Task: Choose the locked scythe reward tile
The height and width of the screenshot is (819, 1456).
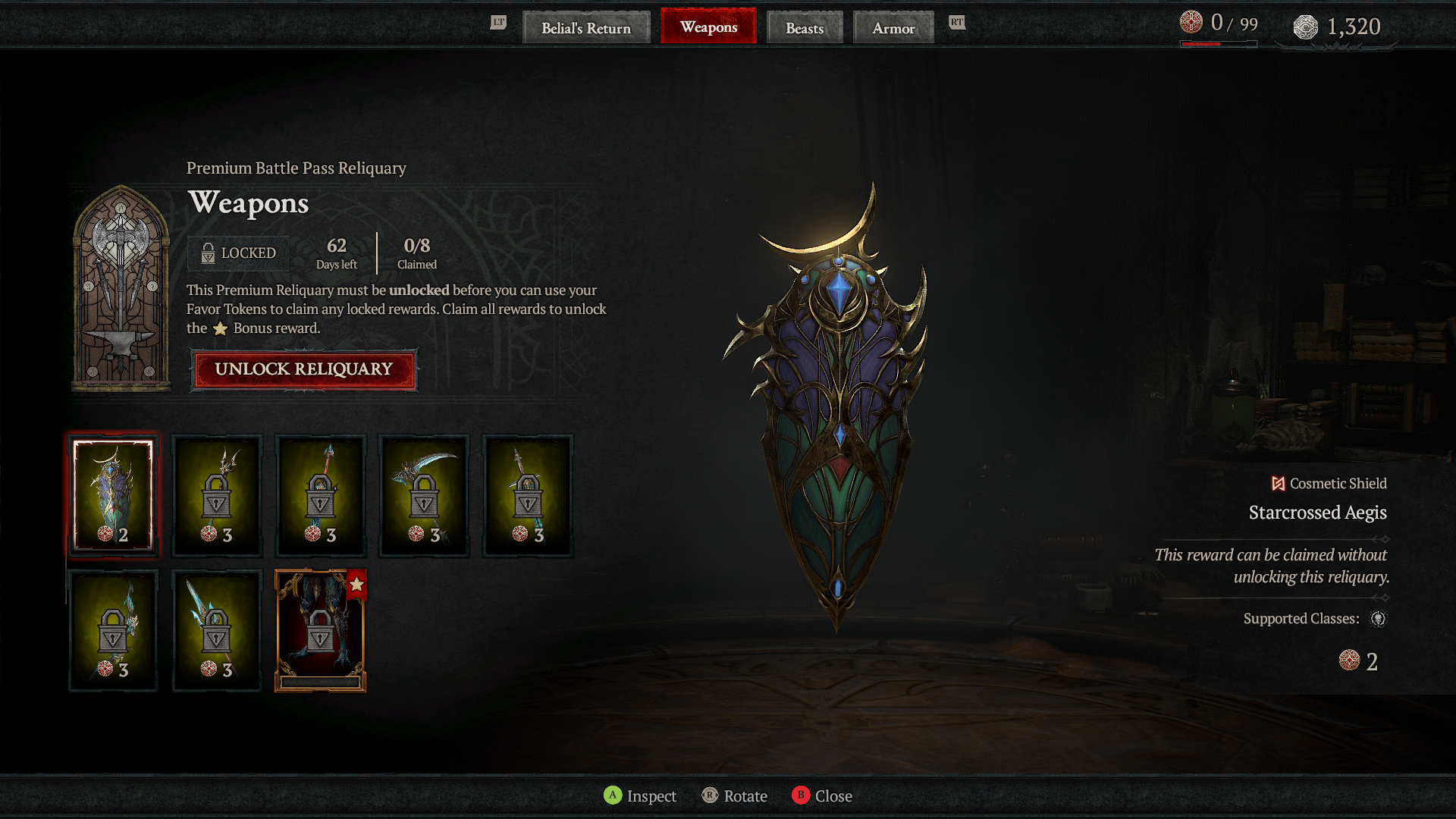Action: (424, 496)
